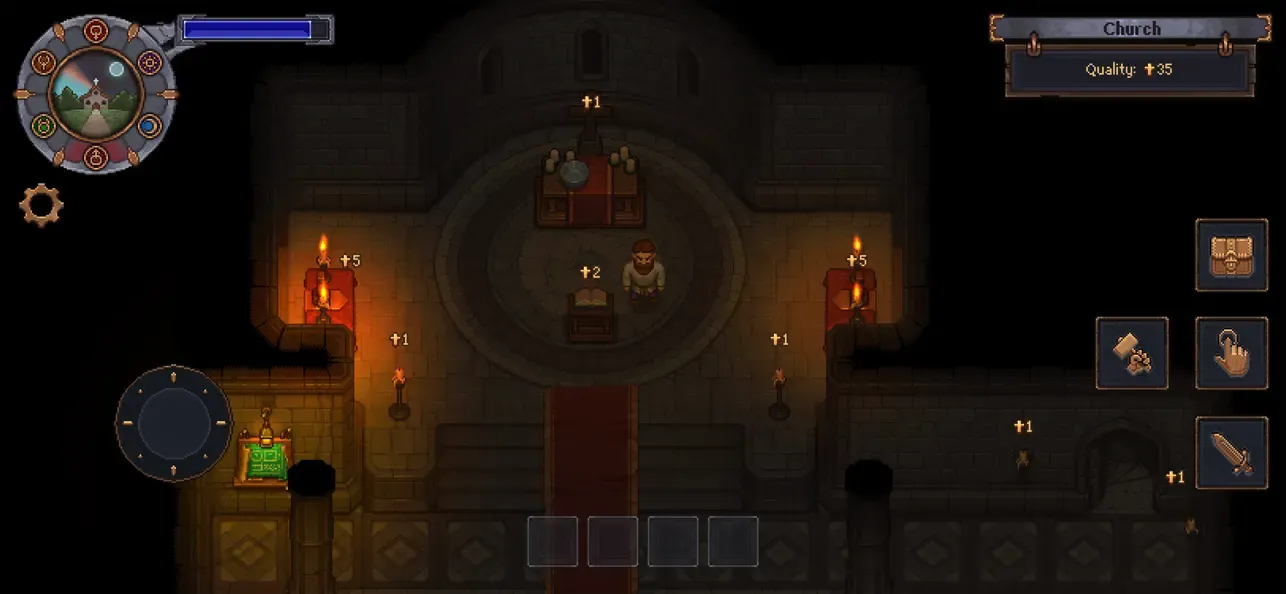Screen dimensions: 1286x594
Task: Click the day cycle wheel with church
Action: (96, 93)
